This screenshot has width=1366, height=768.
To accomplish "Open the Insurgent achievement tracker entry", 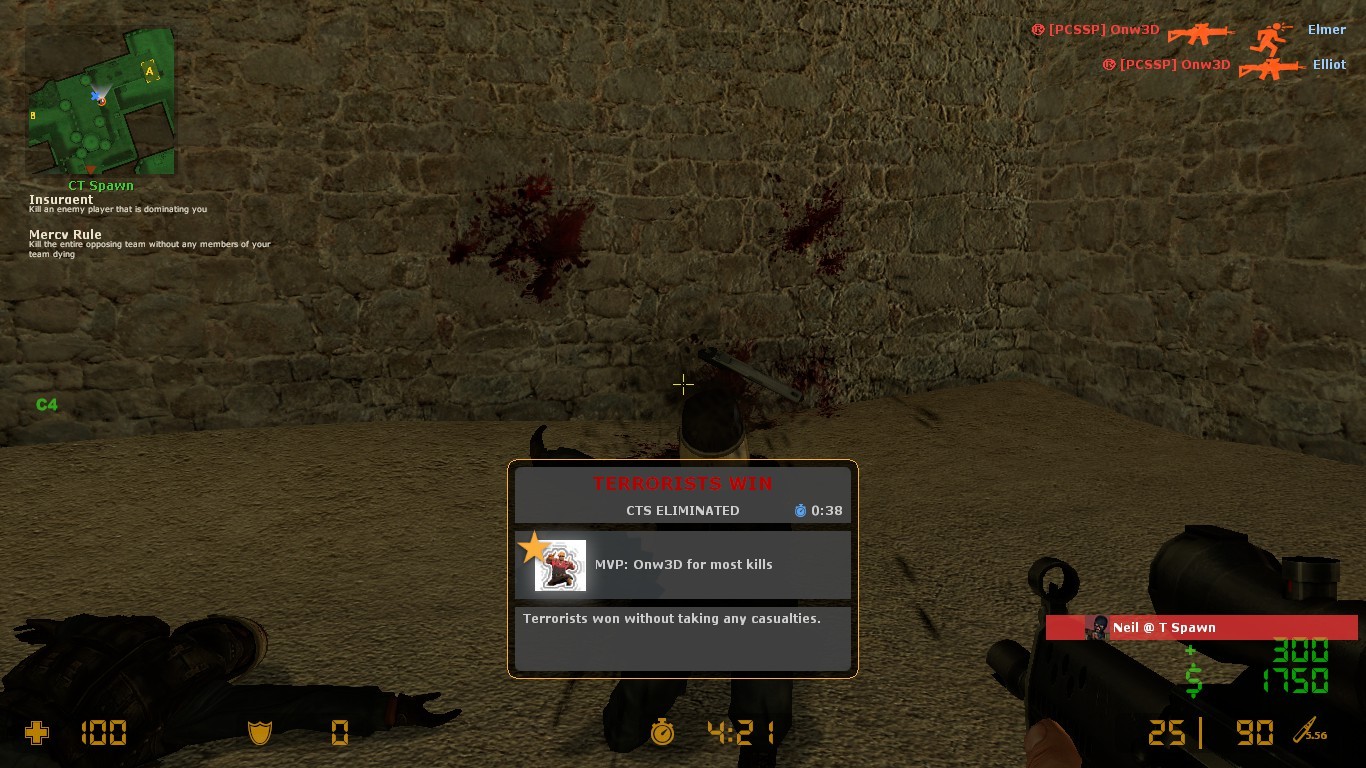I will 61,200.
